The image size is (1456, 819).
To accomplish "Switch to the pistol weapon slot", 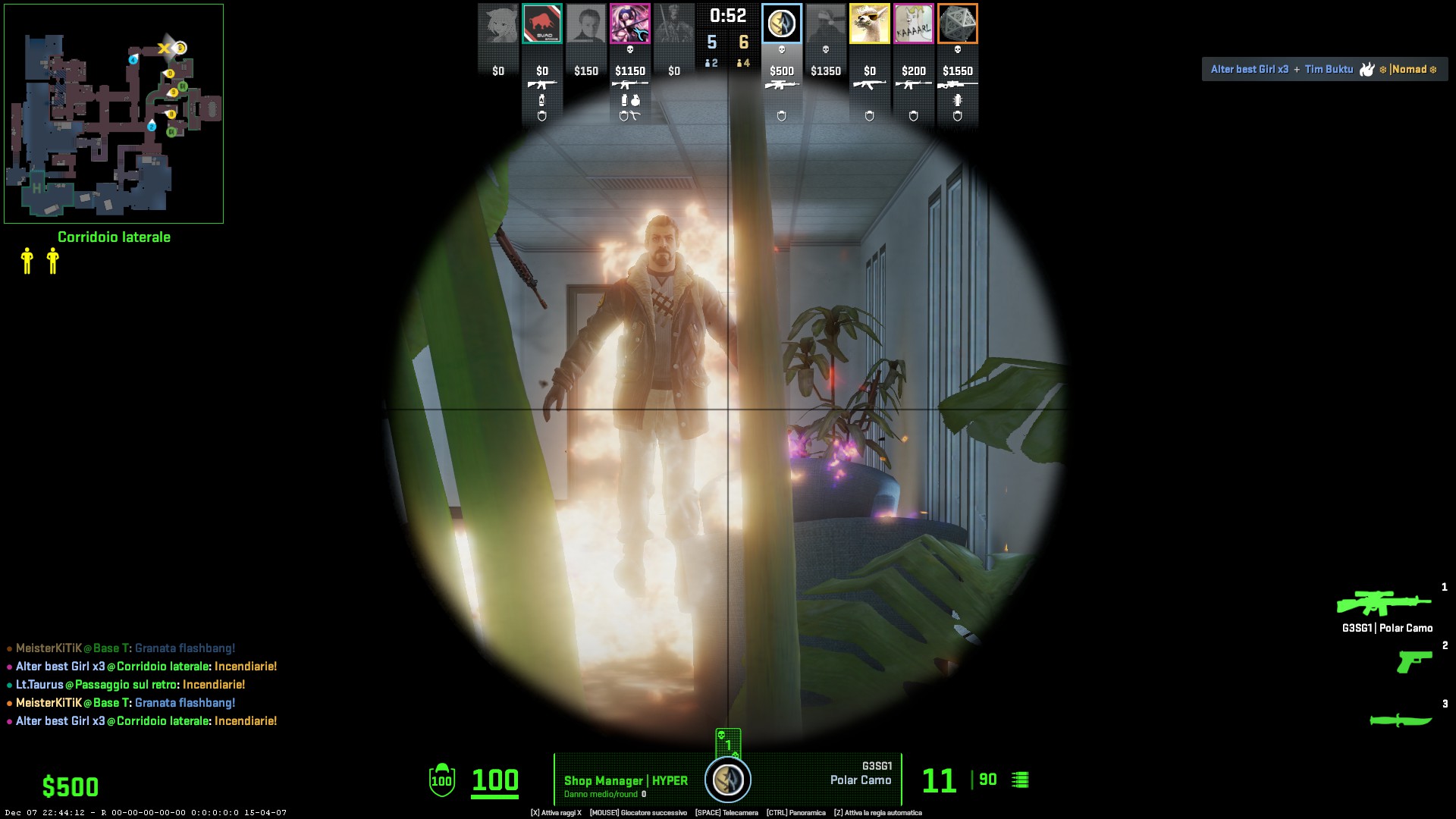I will point(1414,661).
